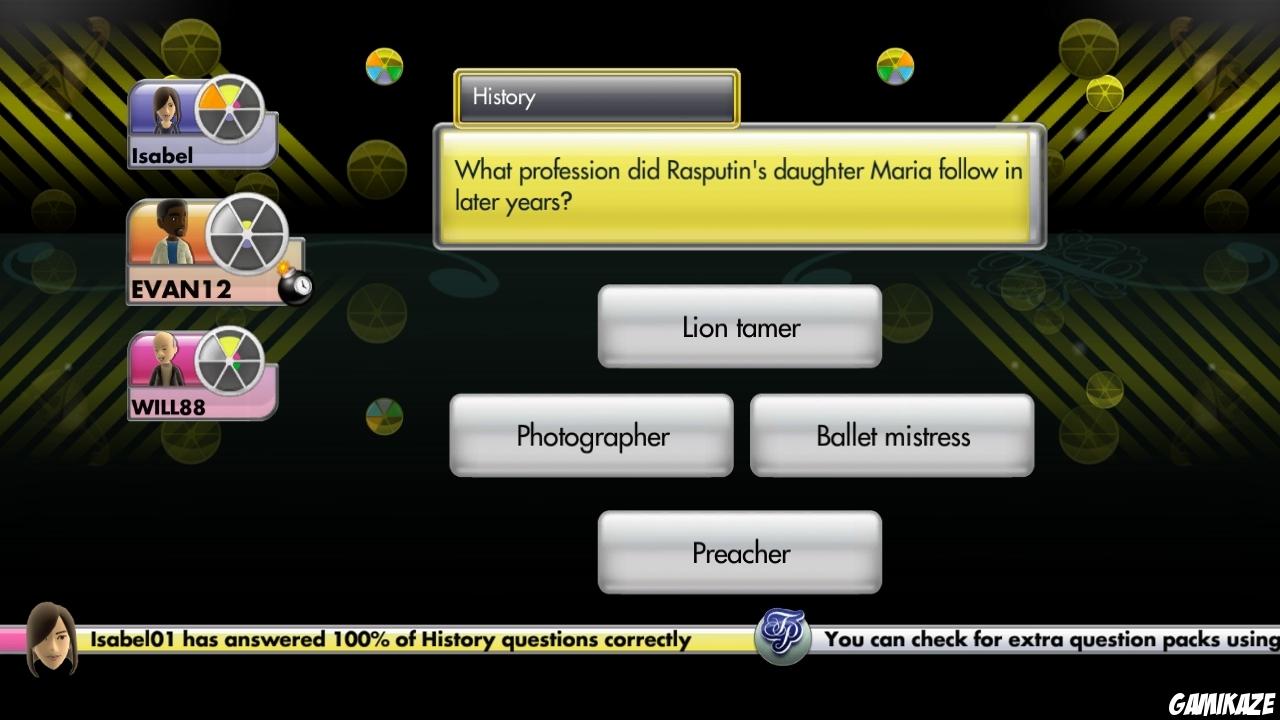Select the "Lion tamer" answer
1280x720 pixels.
click(x=739, y=326)
